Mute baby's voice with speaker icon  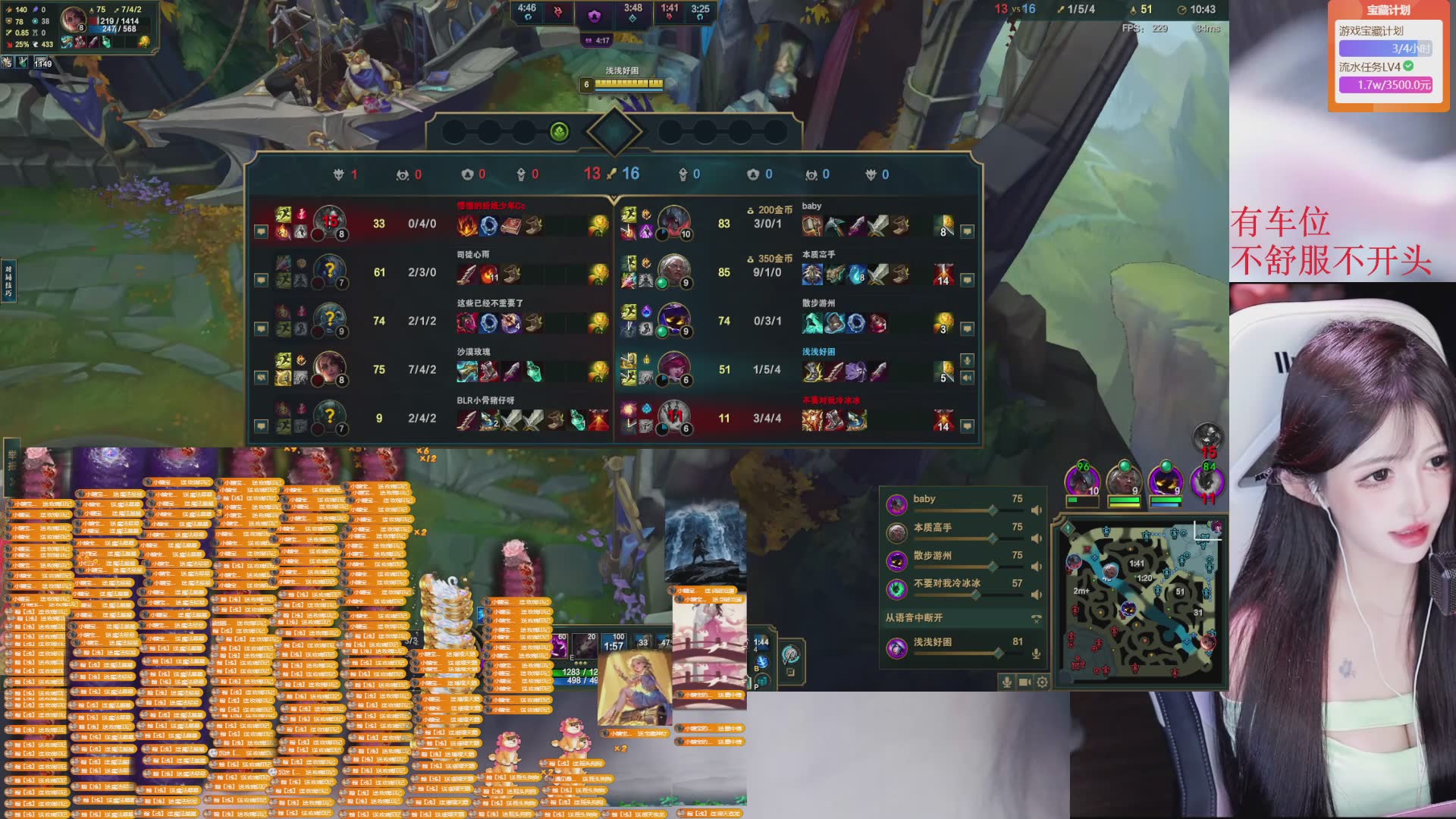tap(1036, 510)
